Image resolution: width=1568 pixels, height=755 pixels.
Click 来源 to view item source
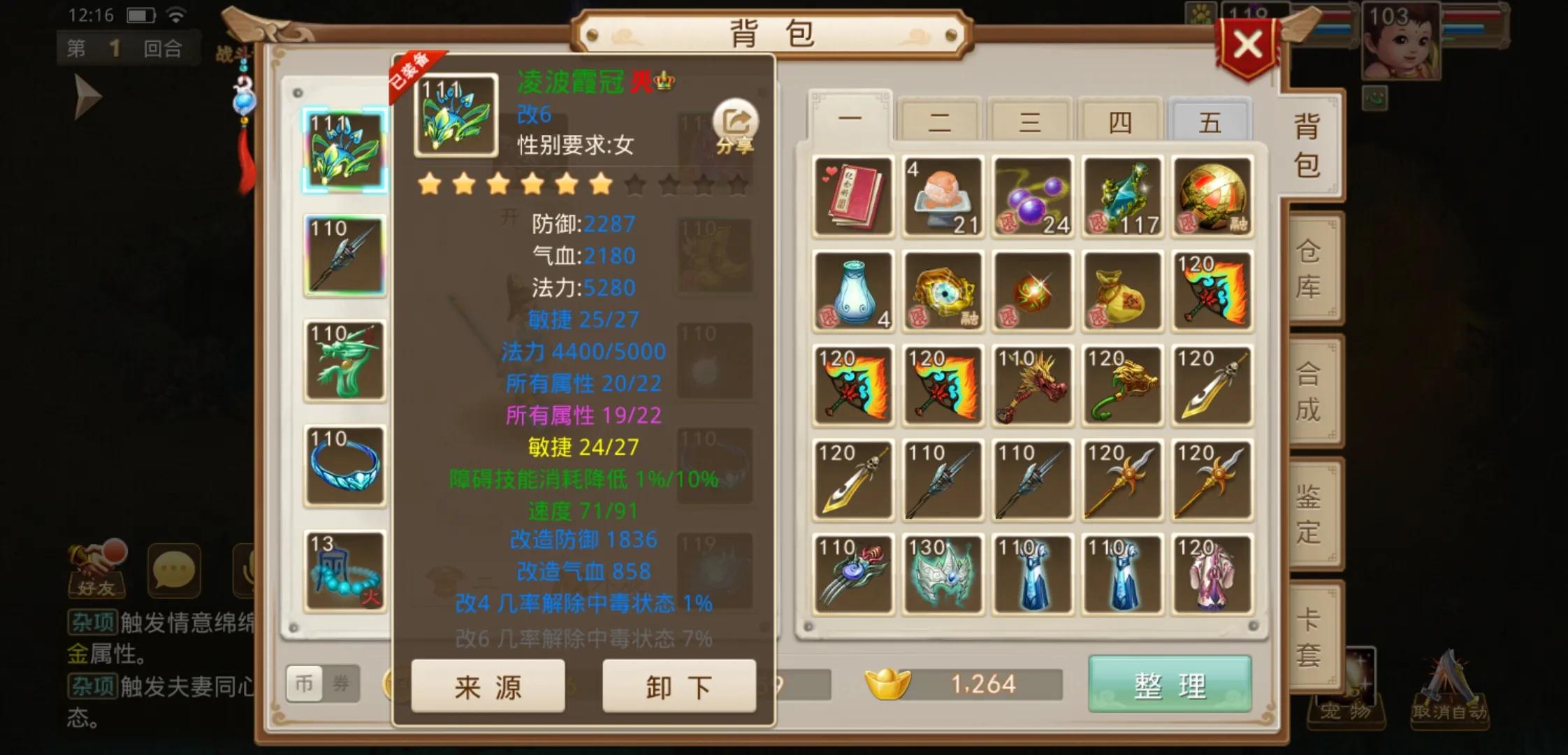click(x=487, y=686)
